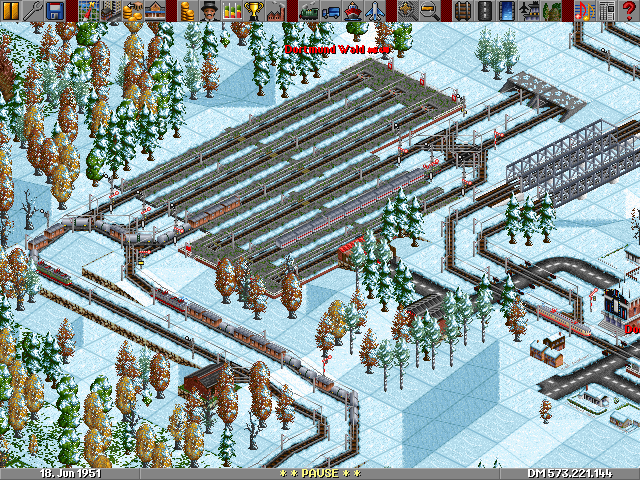Open company info manager face icon
The width and height of the screenshot is (640, 480).
click(207, 10)
